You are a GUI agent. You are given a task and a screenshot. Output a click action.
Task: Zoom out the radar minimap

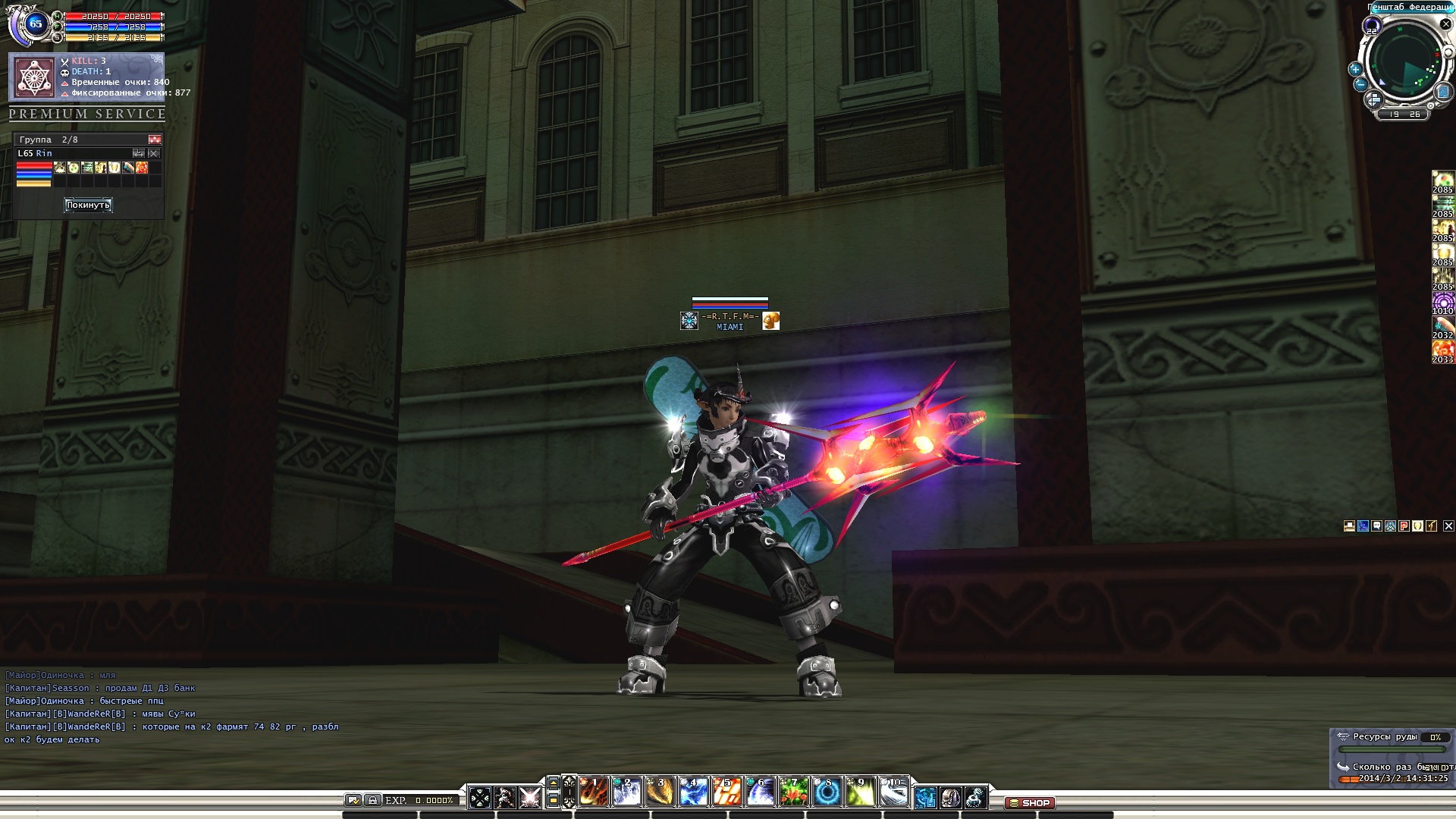tap(1360, 85)
